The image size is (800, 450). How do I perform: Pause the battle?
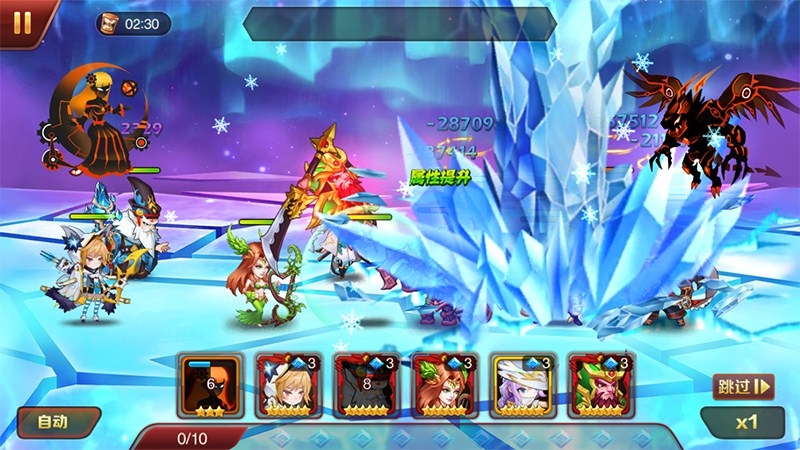tap(21, 21)
